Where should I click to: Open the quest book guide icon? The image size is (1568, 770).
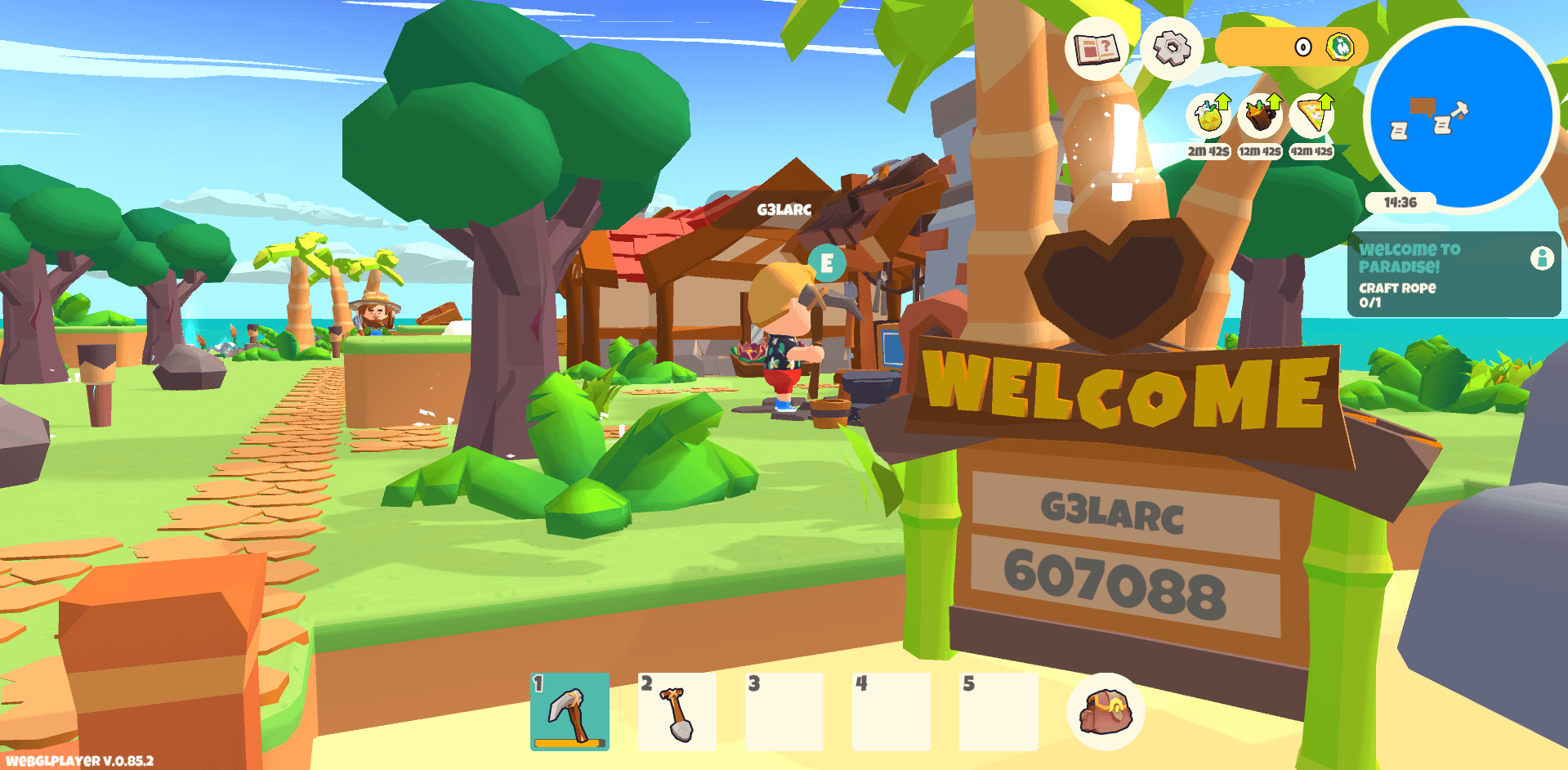1095,49
